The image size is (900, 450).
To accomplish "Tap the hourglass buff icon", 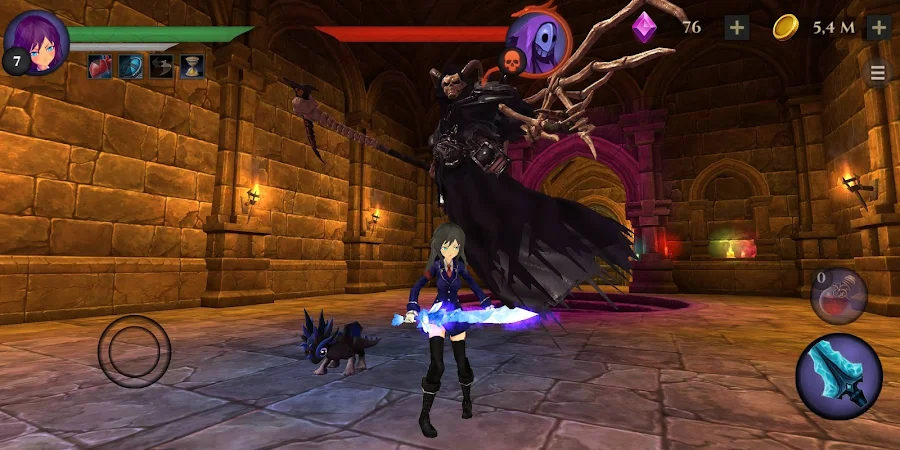I will pos(192,66).
